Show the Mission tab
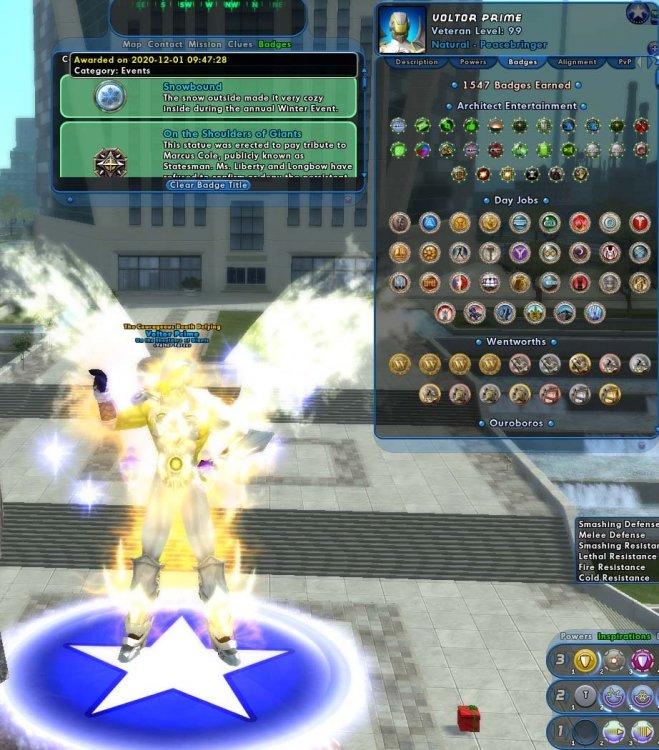Image resolution: width=659 pixels, height=750 pixels. coord(205,45)
